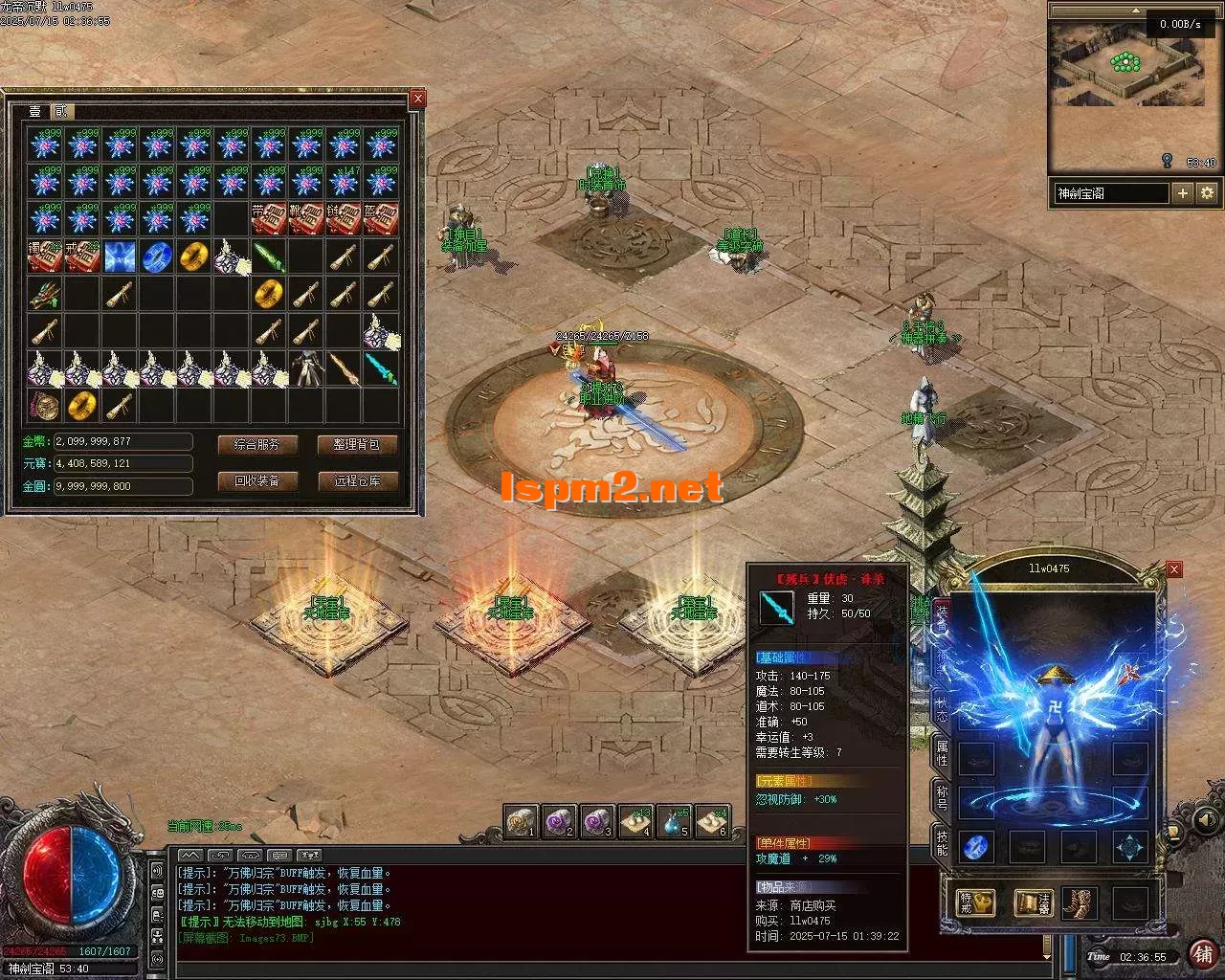The width and height of the screenshot is (1225, 980).
Task: Click the 回收装备 recycle equipment button
Action: [x=257, y=480]
